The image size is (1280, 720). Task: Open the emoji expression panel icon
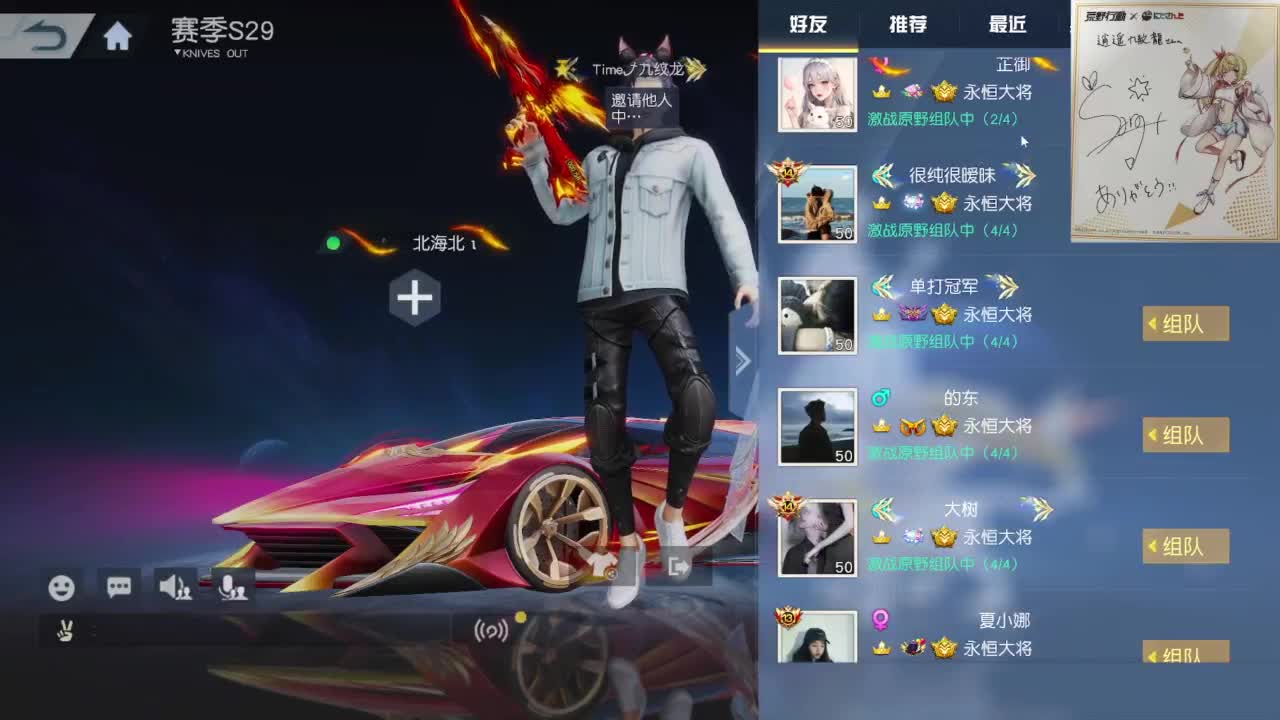click(x=62, y=588)
